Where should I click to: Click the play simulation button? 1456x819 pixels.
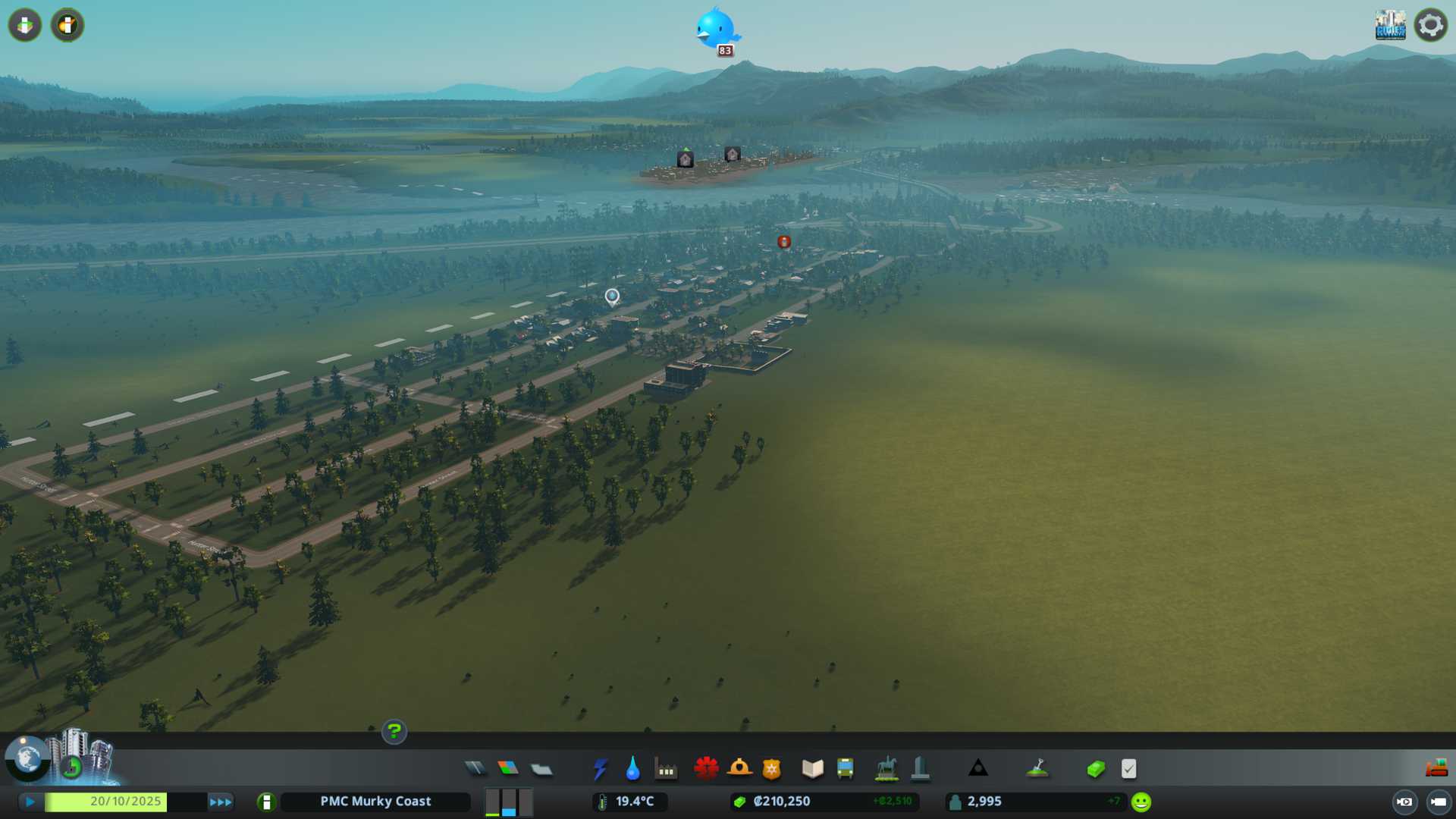30,802
